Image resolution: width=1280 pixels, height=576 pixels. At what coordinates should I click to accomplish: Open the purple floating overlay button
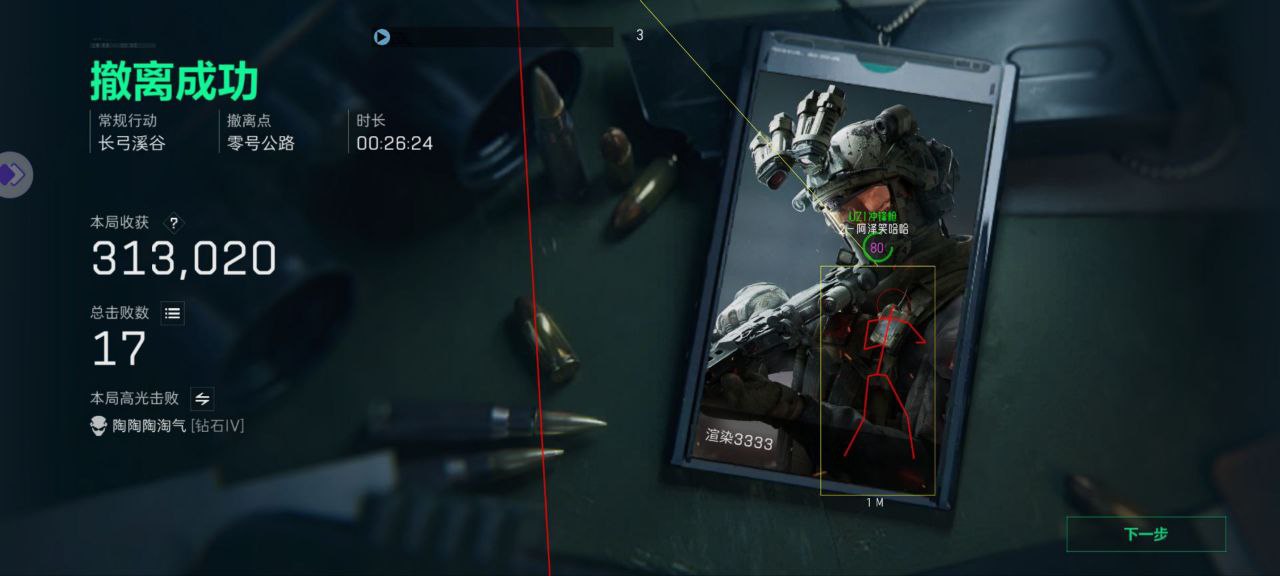13,175
